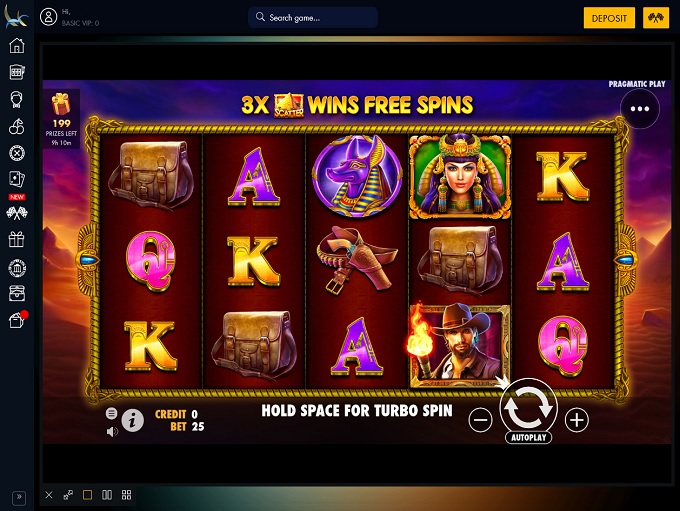The width and height of the screenshot is (680, 511).
Task: Increase the bet with the plus button
Action: (x=577, y=421)
